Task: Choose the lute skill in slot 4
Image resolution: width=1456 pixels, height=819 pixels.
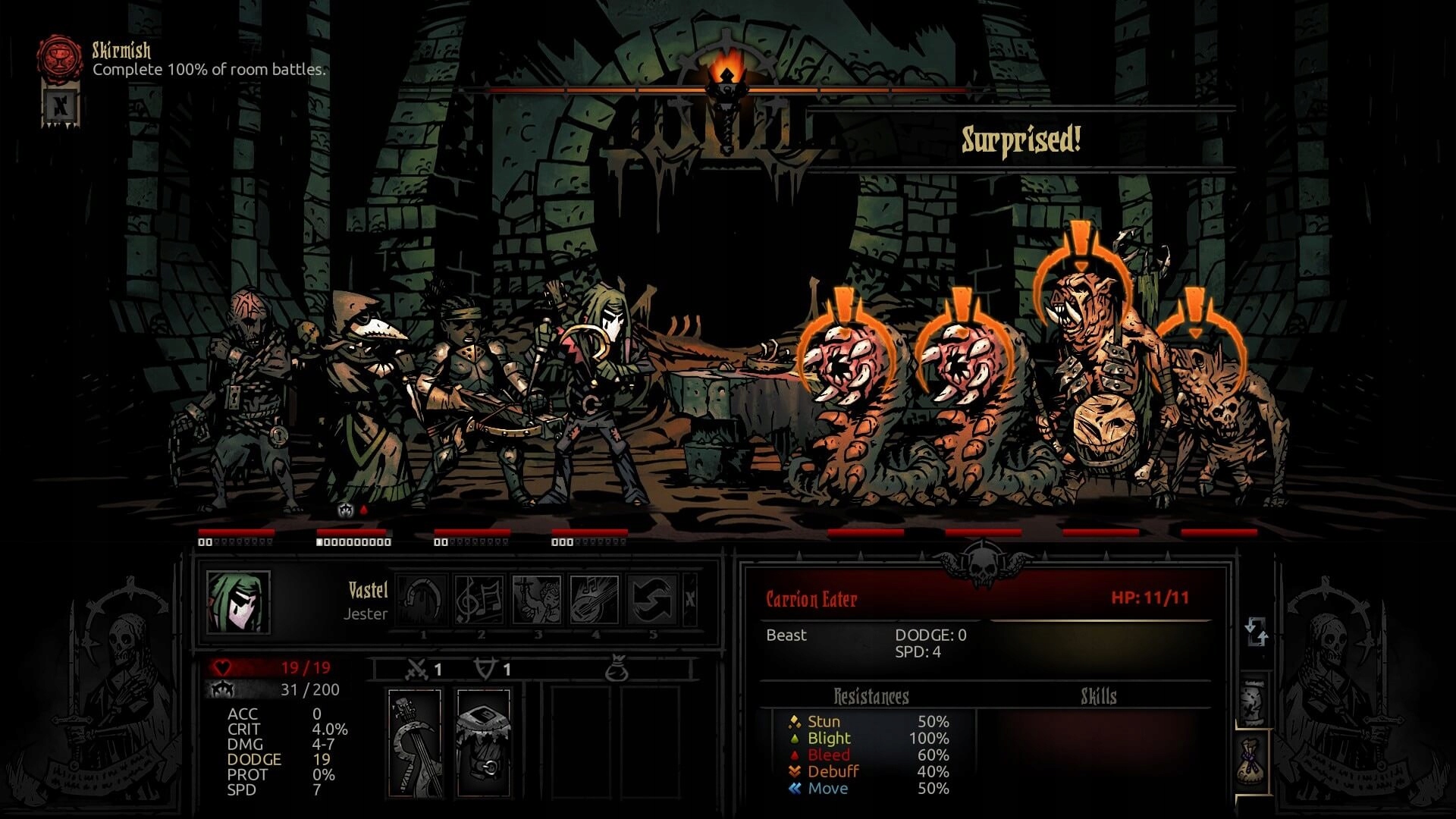Action: 595,599
